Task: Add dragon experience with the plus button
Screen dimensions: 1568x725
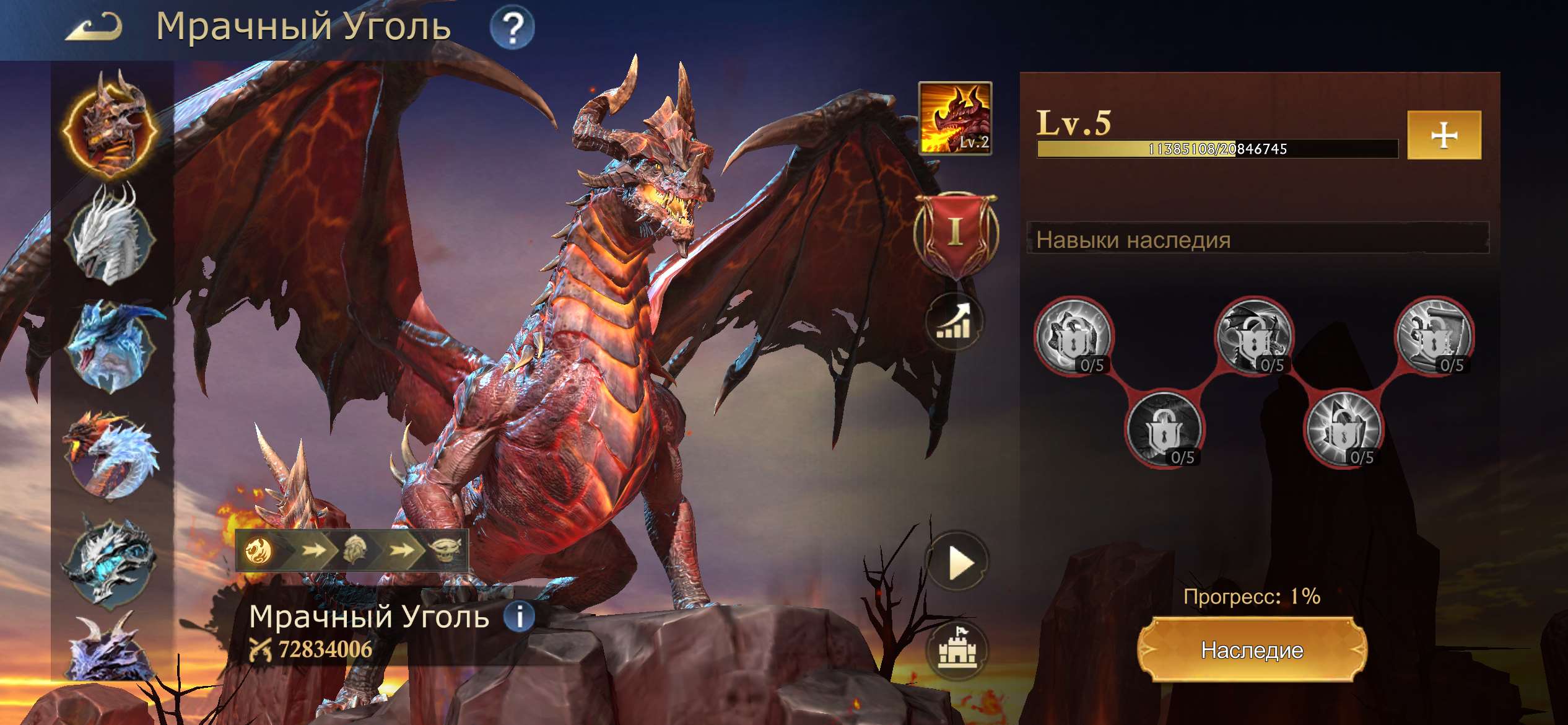Action: pyautogui.click(x=1444, y=135)
